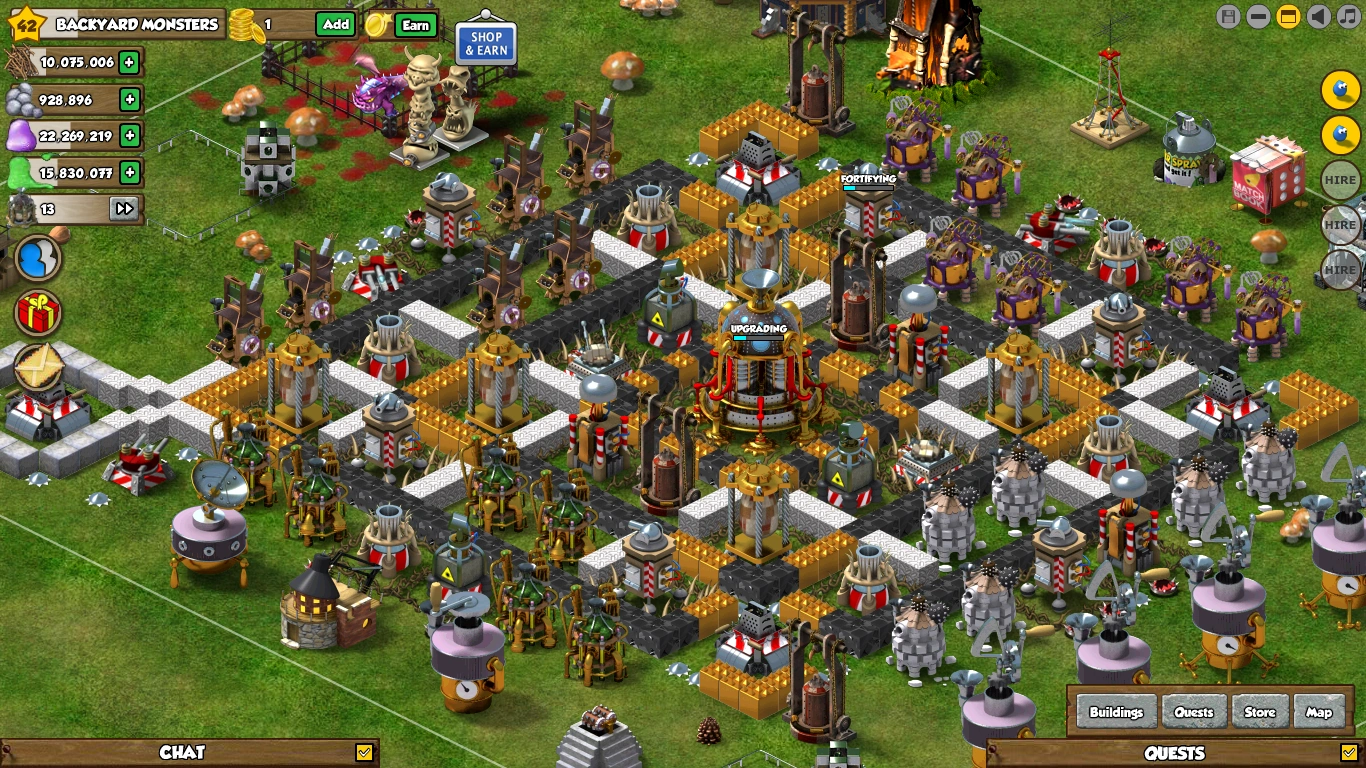Open the envelope mail icon
1366x768 pixels.
tap(38, 366)
